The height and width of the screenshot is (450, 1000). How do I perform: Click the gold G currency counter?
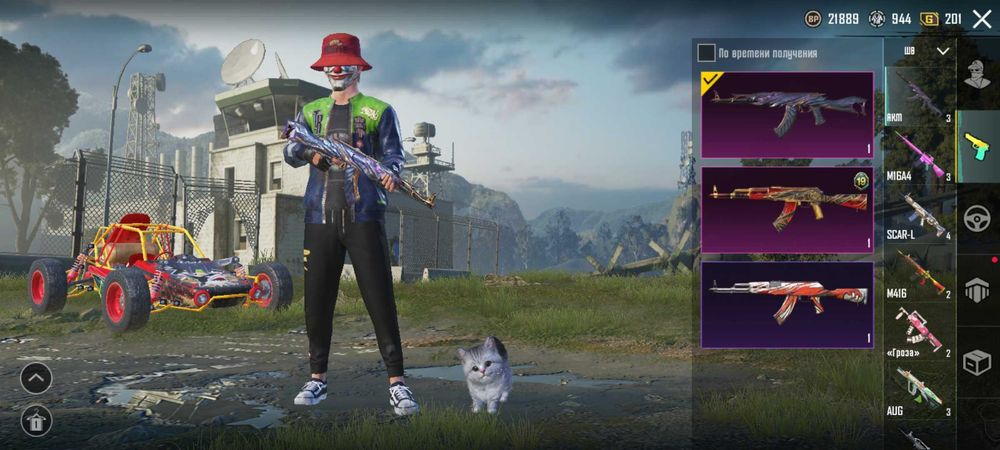pyautogui.click(x=940, y=18)
